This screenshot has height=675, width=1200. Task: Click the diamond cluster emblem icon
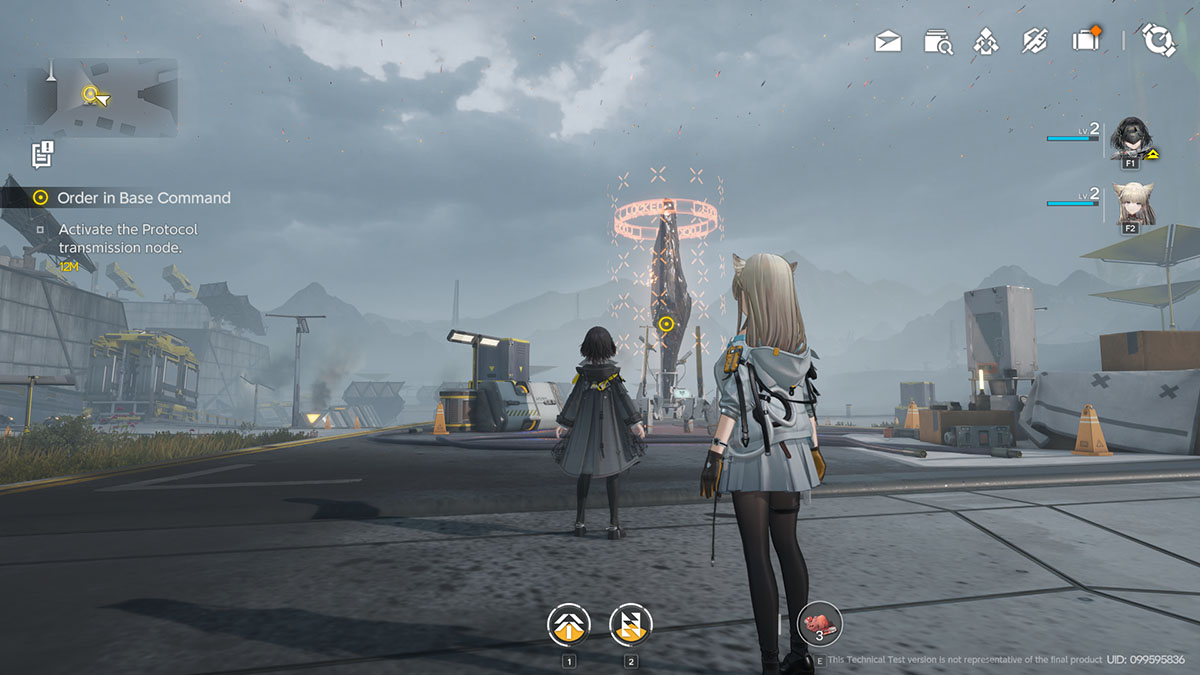[x=987, y=41]
